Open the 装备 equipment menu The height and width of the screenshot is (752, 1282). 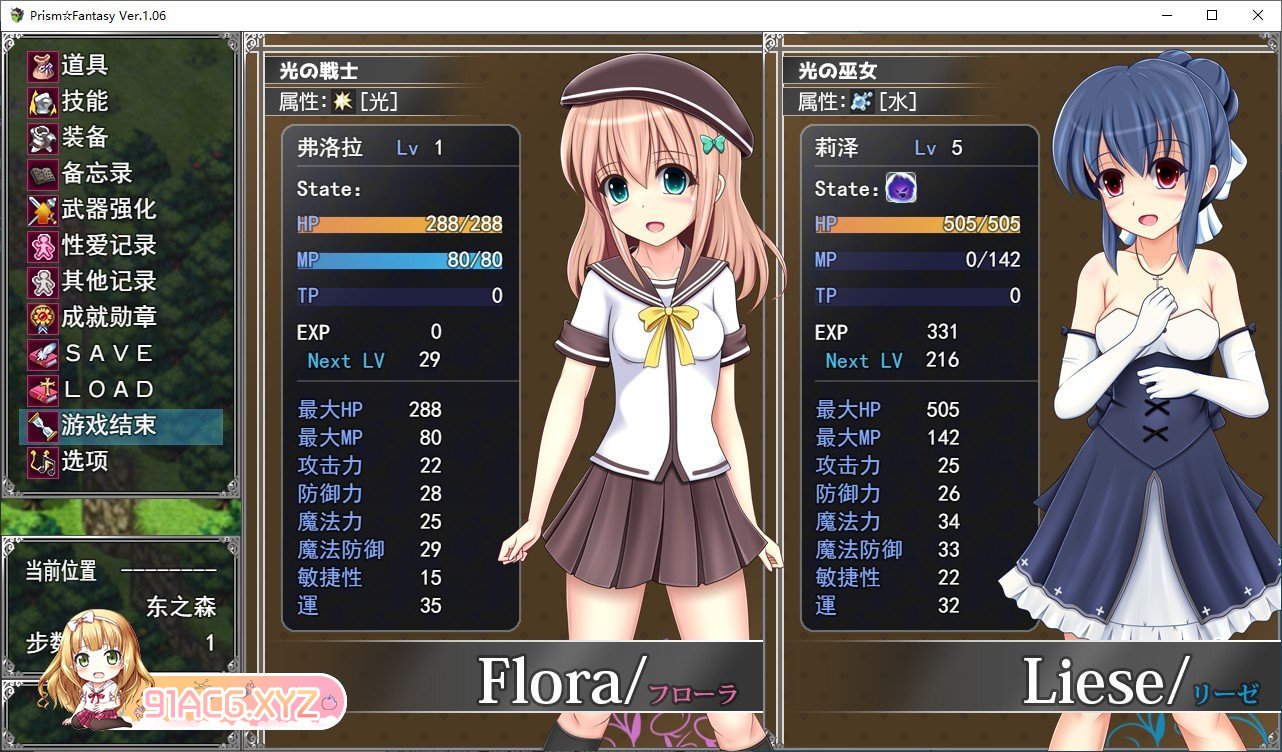[x=85, y=138]
